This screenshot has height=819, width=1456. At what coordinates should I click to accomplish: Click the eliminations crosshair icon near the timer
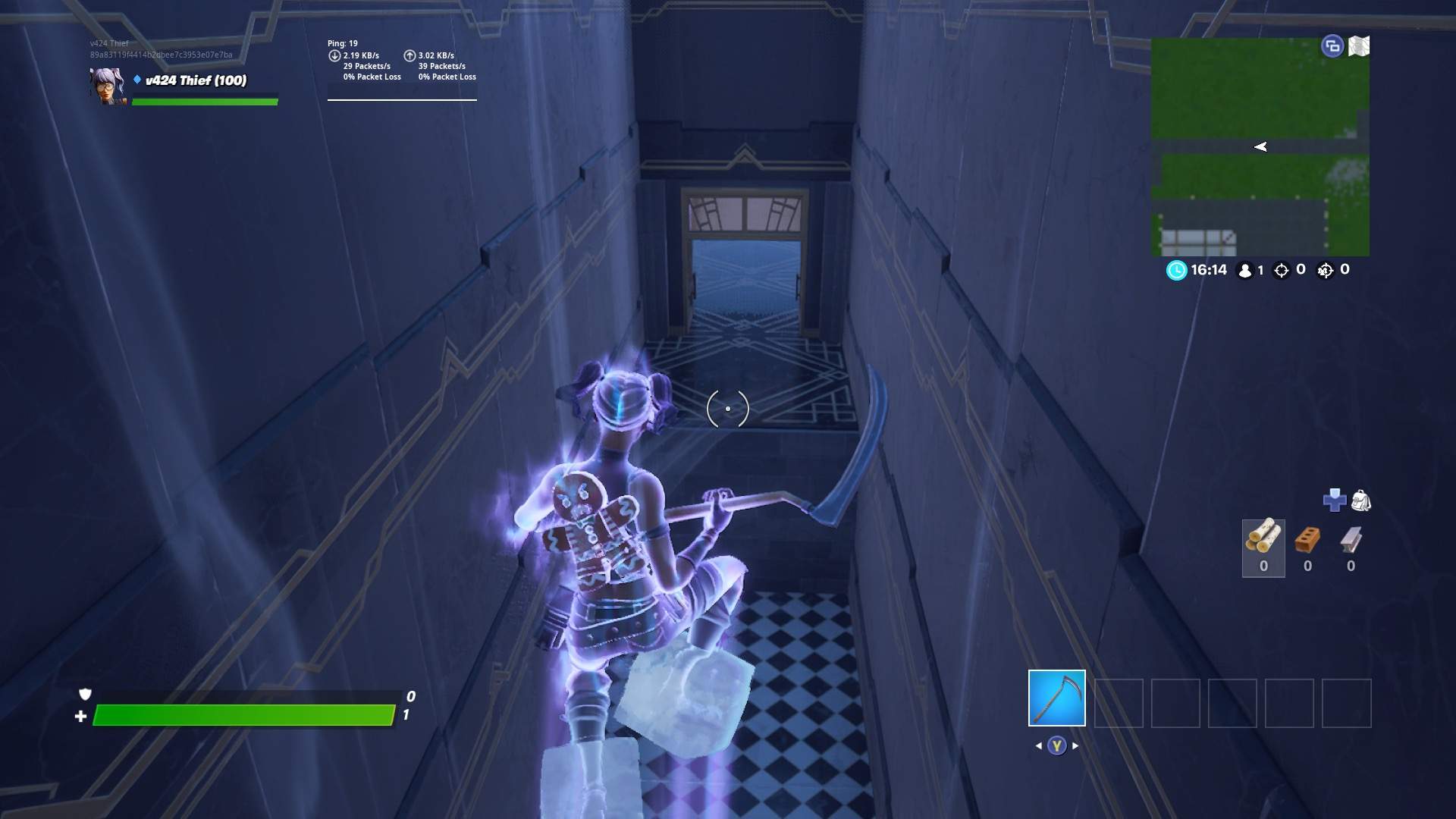click(x=1282, y=270)
